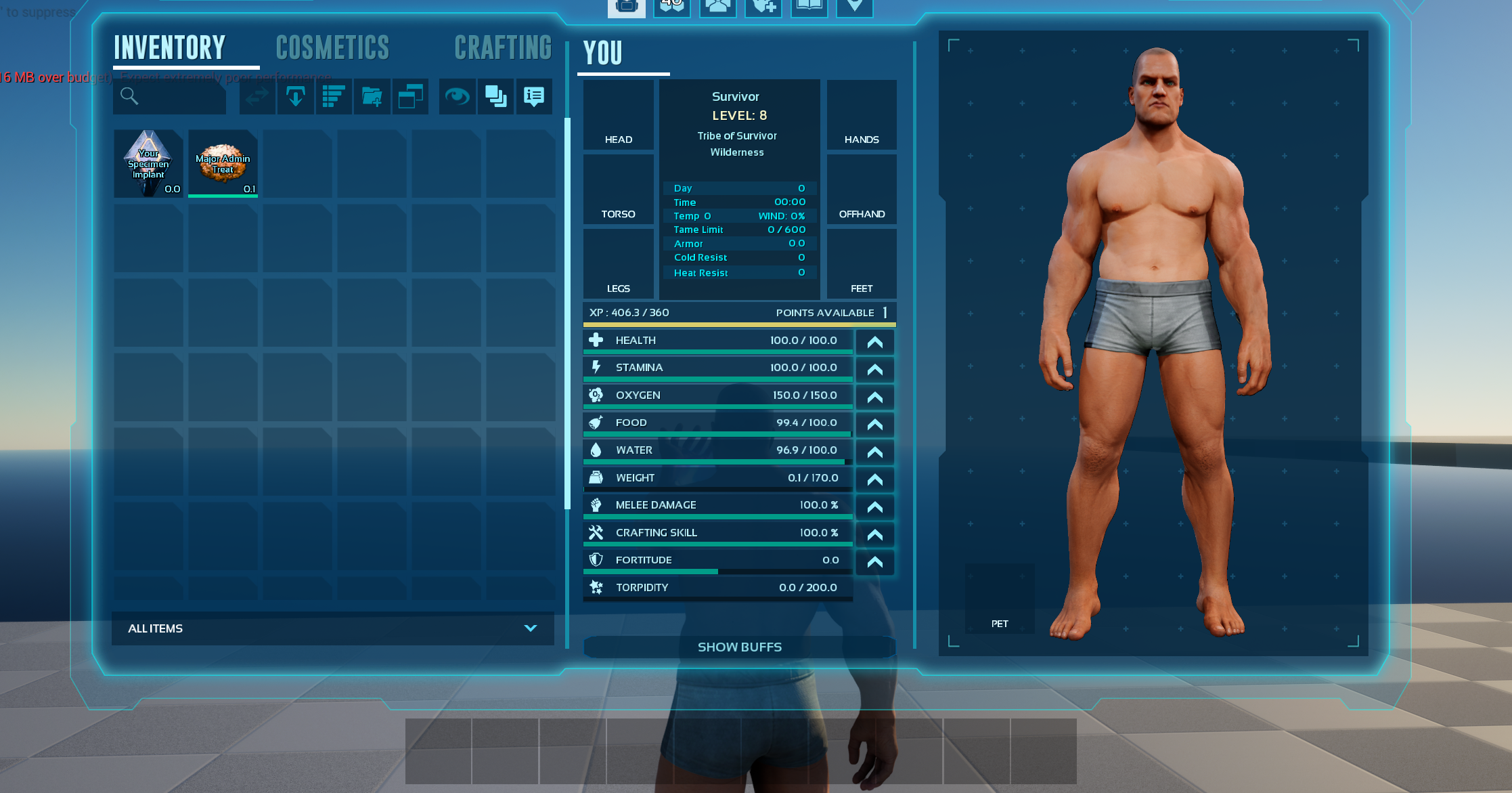Upgrade the Health stat
Viewport: 1512px width, 793px height.
pos(874,342)
